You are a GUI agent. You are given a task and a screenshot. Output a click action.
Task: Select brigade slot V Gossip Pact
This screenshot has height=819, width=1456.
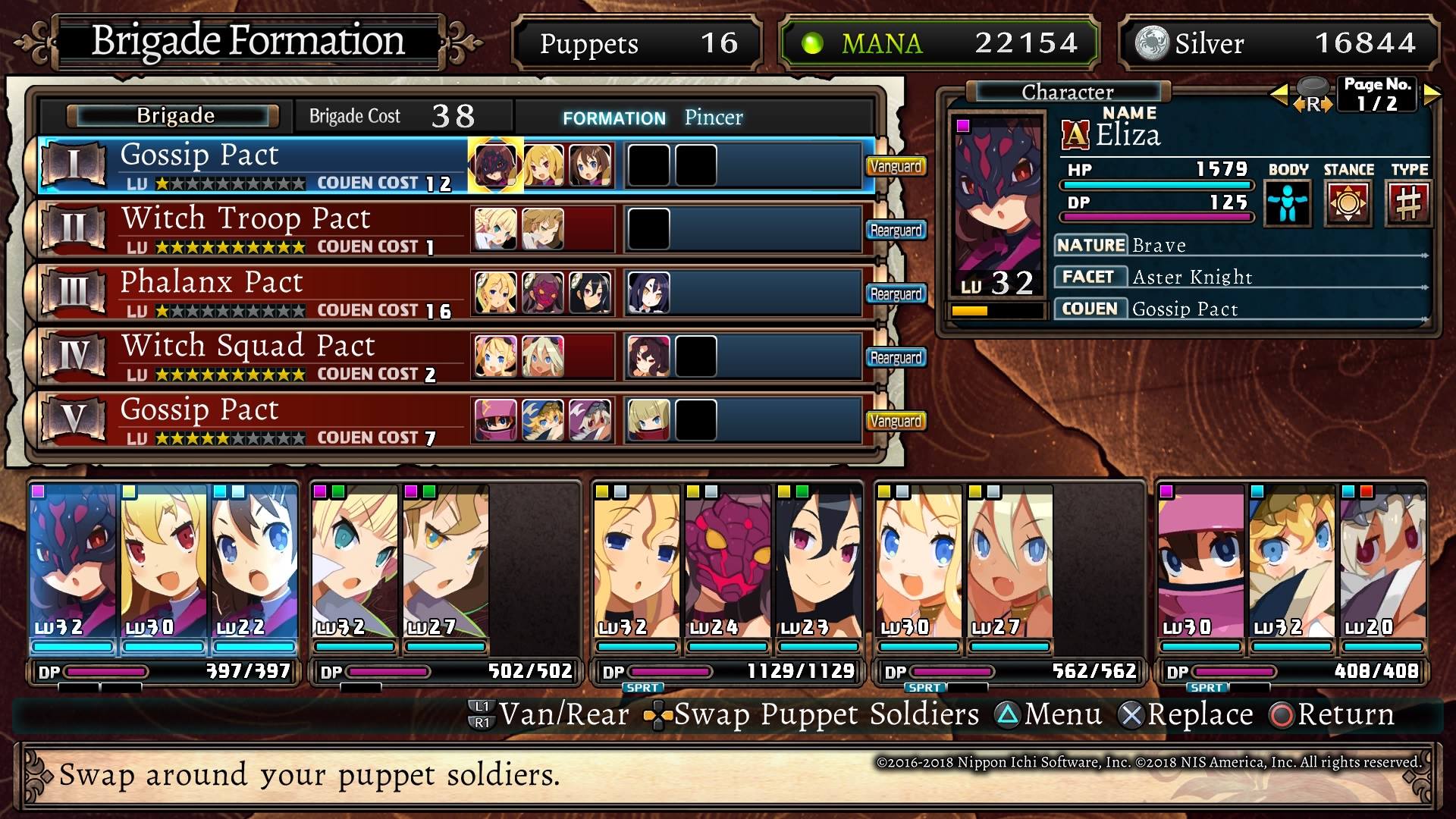250,420
